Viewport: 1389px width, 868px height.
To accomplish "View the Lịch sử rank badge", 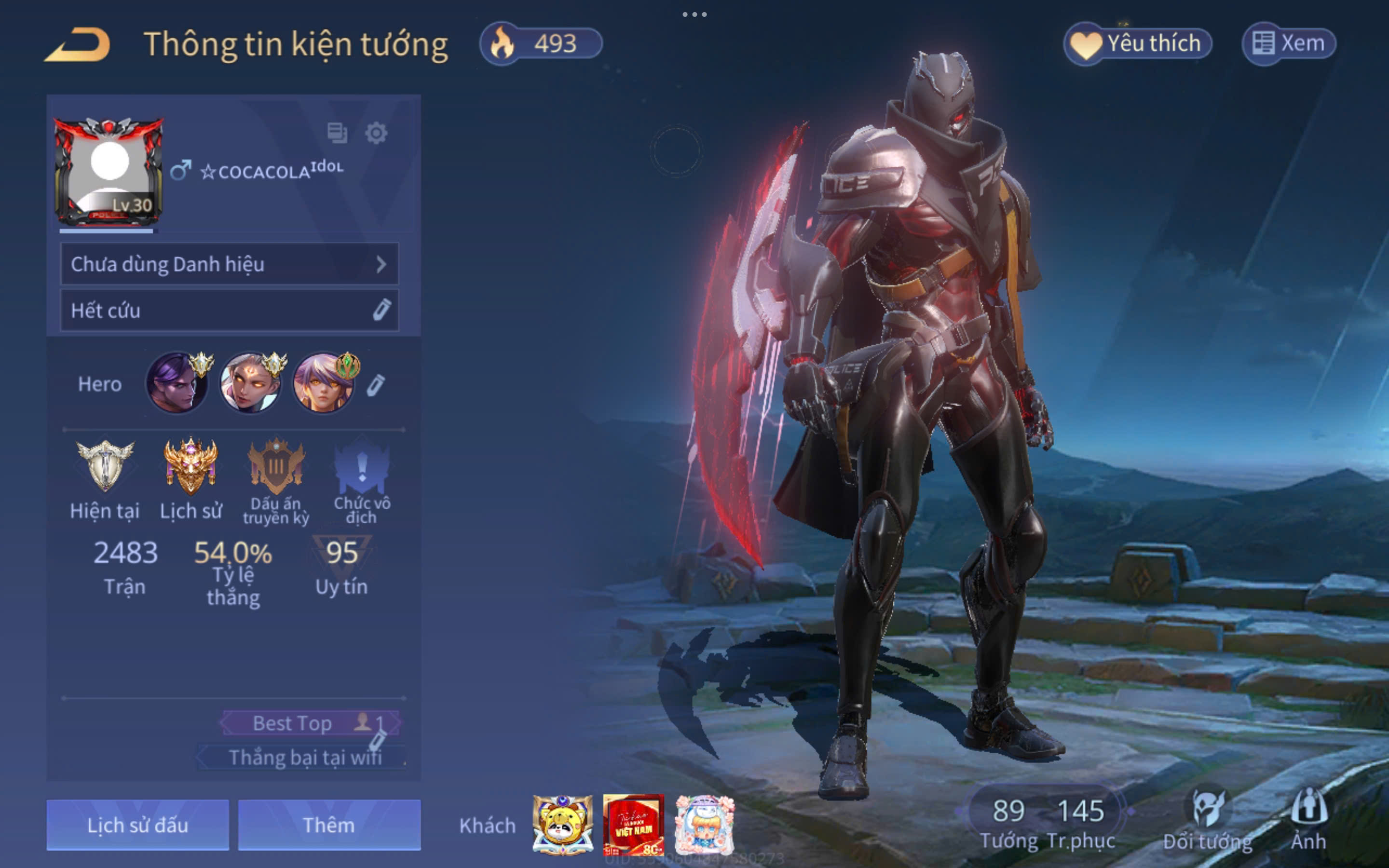I will (x=191, y=465).
